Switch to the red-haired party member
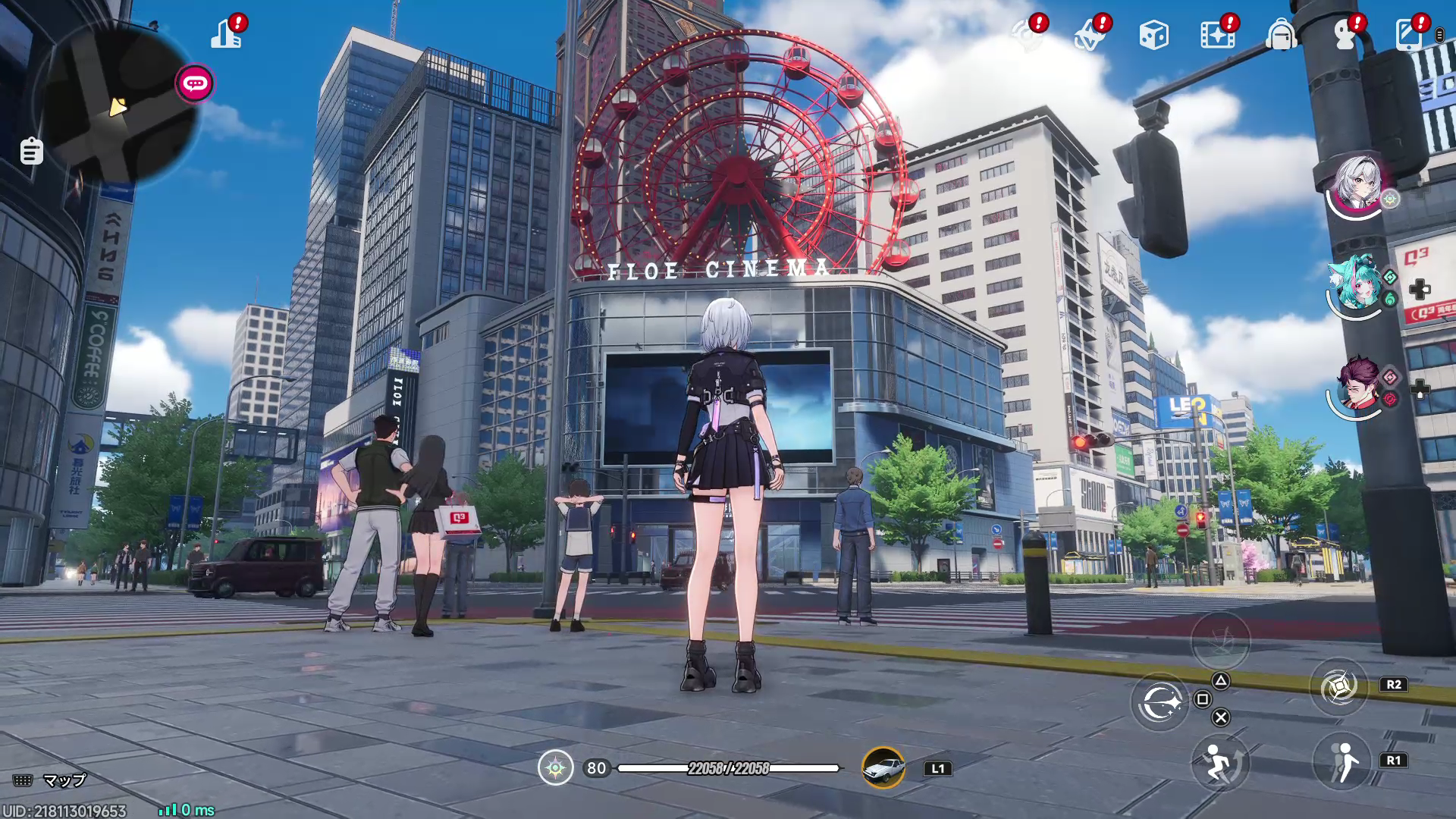 [1357, 384]
